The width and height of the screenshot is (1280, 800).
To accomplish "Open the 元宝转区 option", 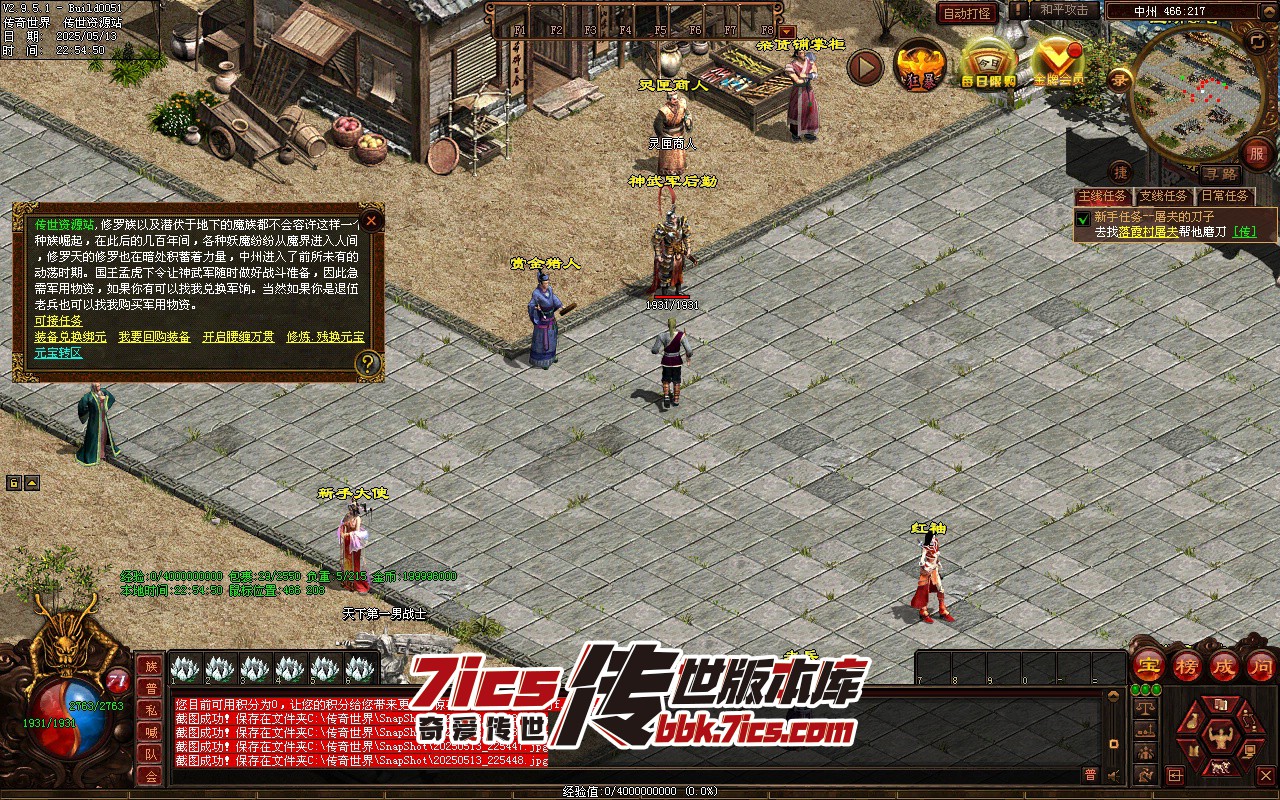I will (58, 353).
